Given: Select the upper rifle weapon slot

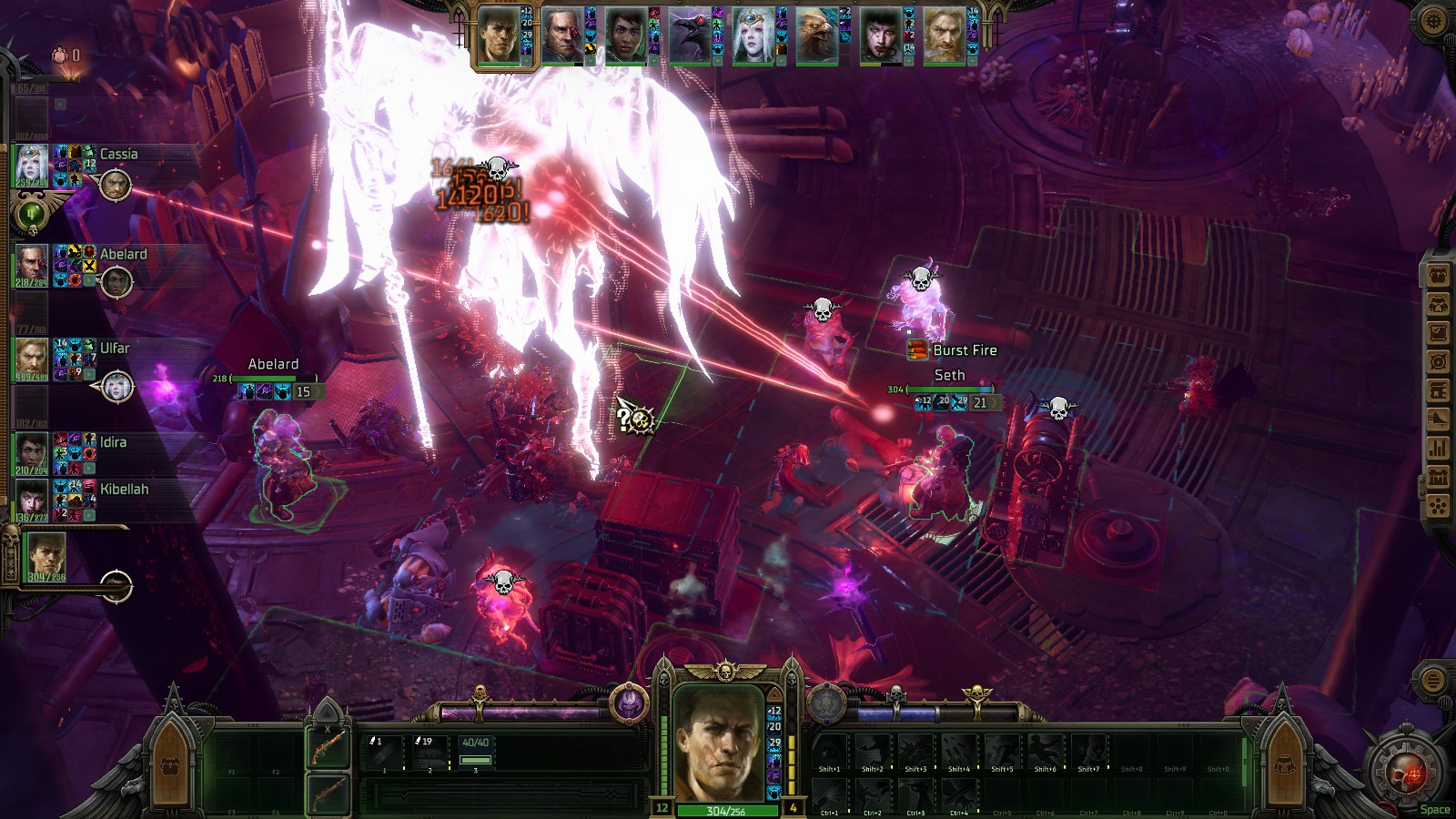Looking at the screenshot, I should coord(328,748).
